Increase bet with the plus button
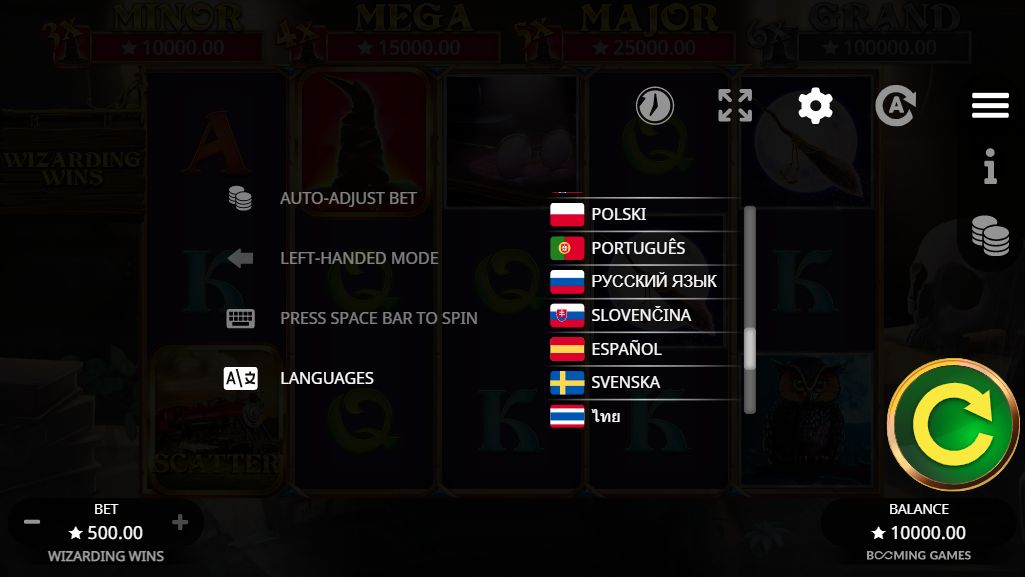1025x577 pixels. coord(180,522)
